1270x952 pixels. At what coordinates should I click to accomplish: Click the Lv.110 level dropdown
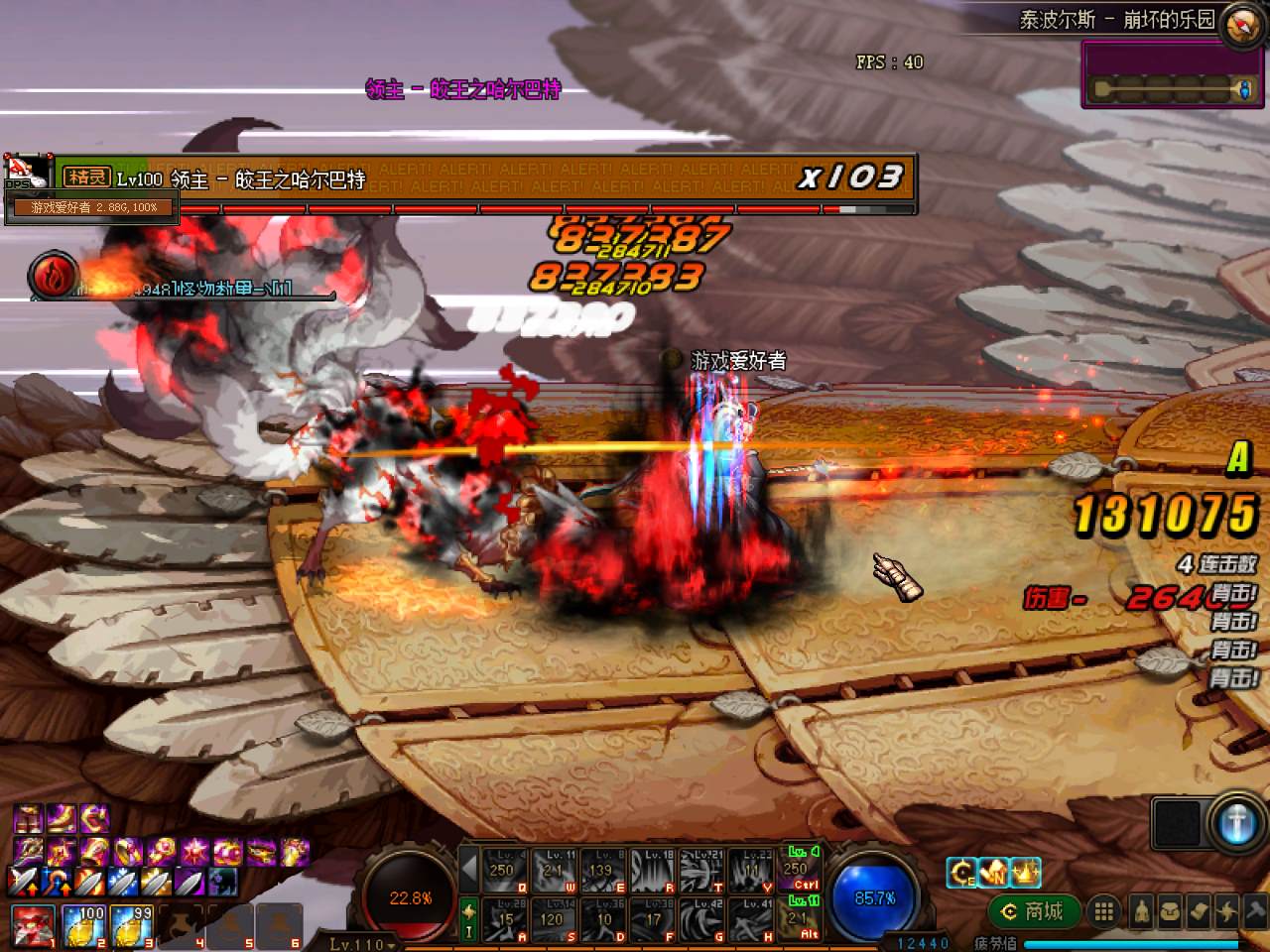tap(361, 944)
